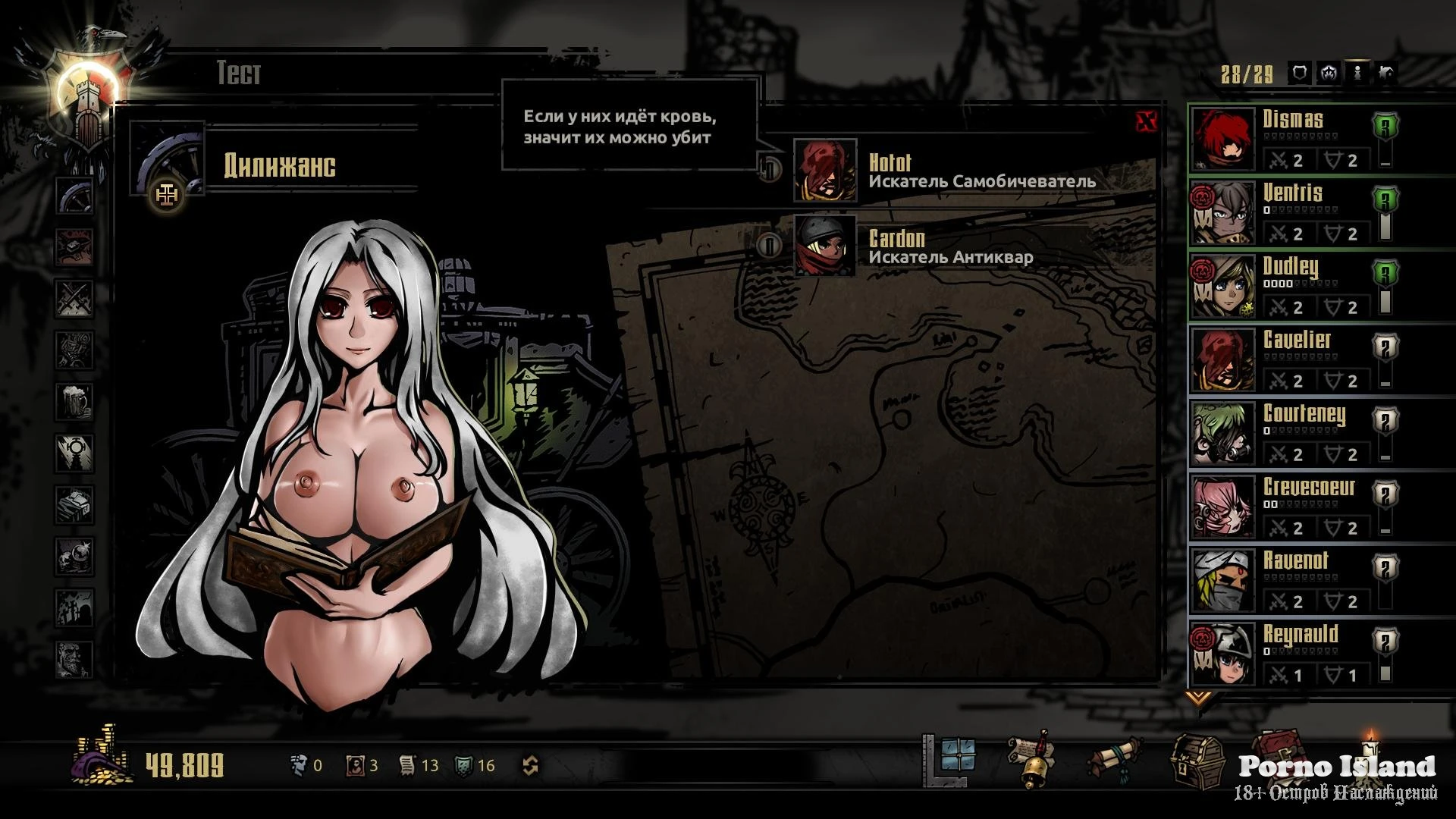The height and width of the screenshot is (819, 1456).
Task: Choose Dismas in the hero roster
Action: point(1289,139)
